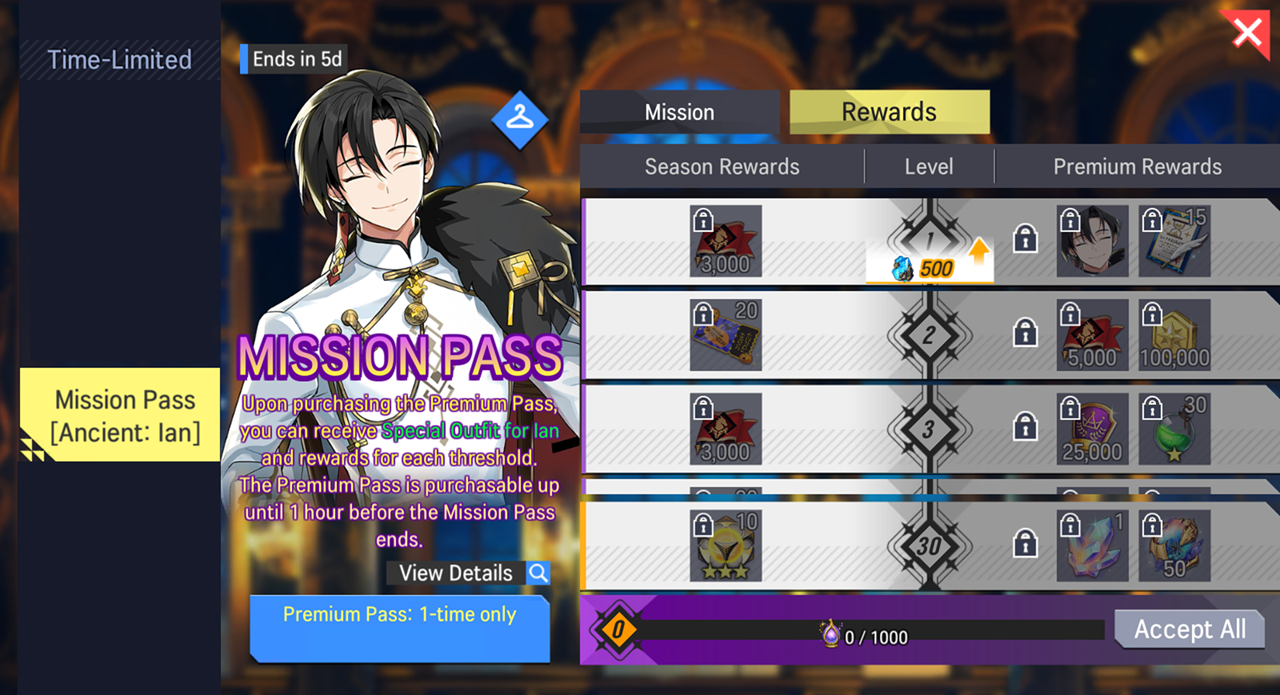Buy the Premium Pass 1-time only
The height and width of the screenshot is (695, 1280).
tap(399, 628)
